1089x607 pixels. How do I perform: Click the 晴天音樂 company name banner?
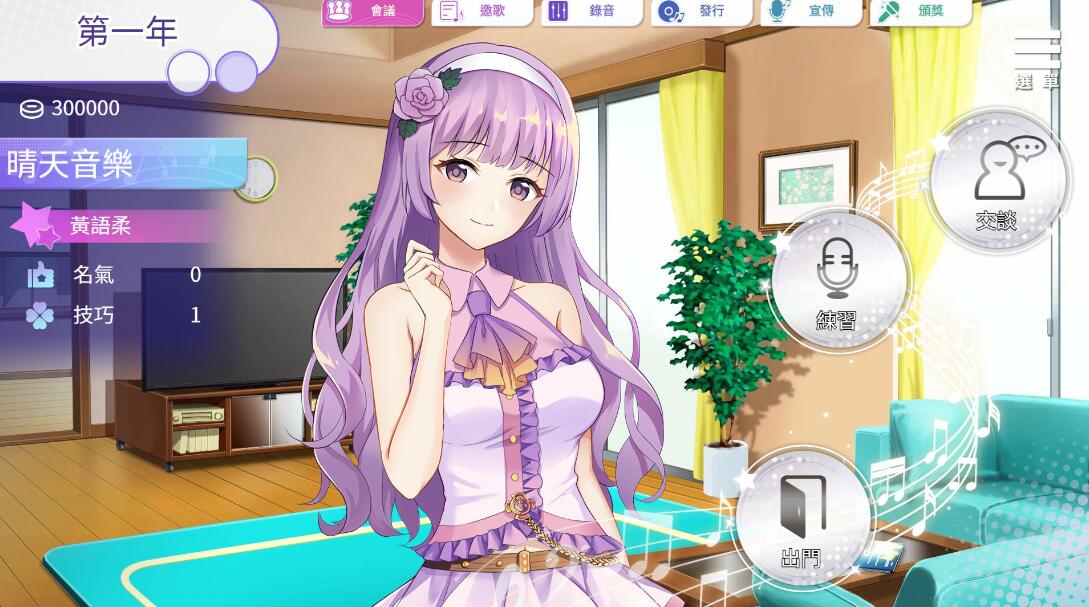tap(120, 164)
